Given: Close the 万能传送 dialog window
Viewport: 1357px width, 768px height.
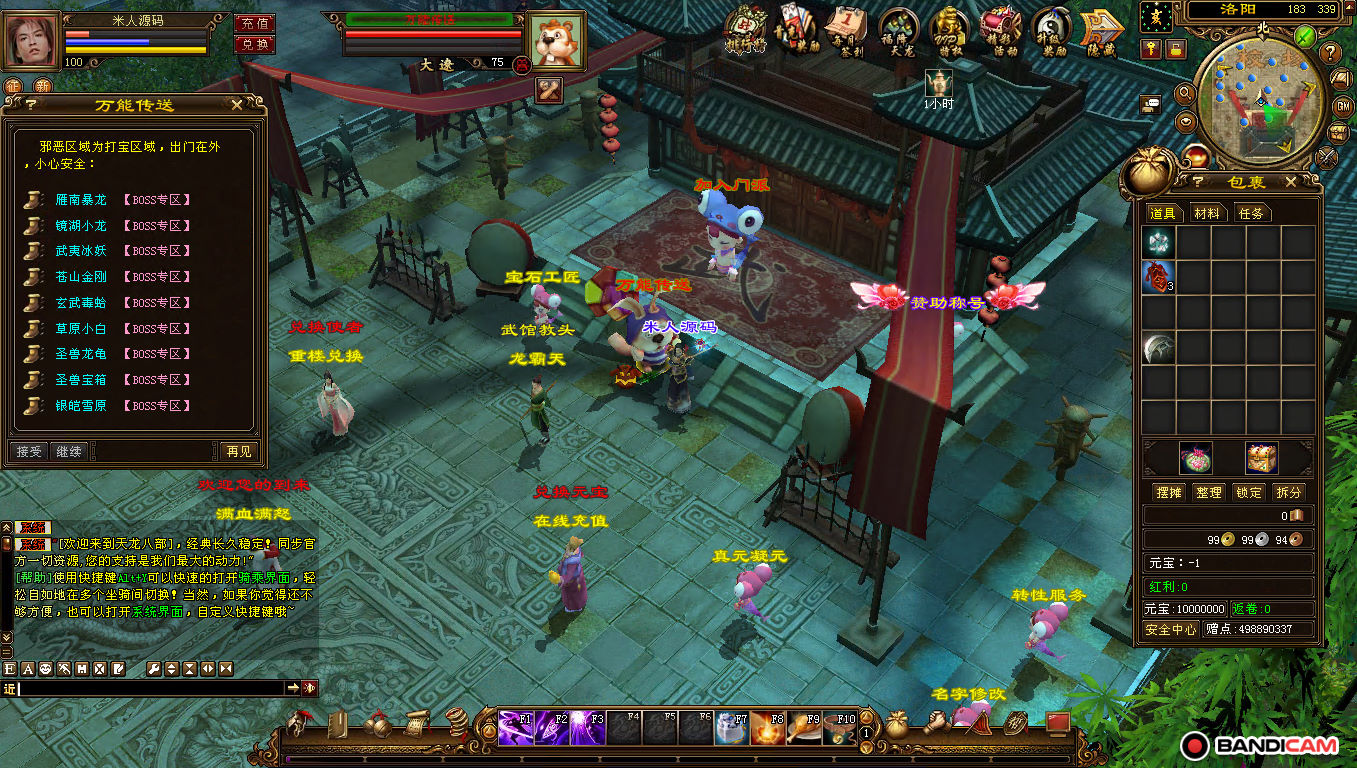Looking at the screenshot, I should (237, 104).
